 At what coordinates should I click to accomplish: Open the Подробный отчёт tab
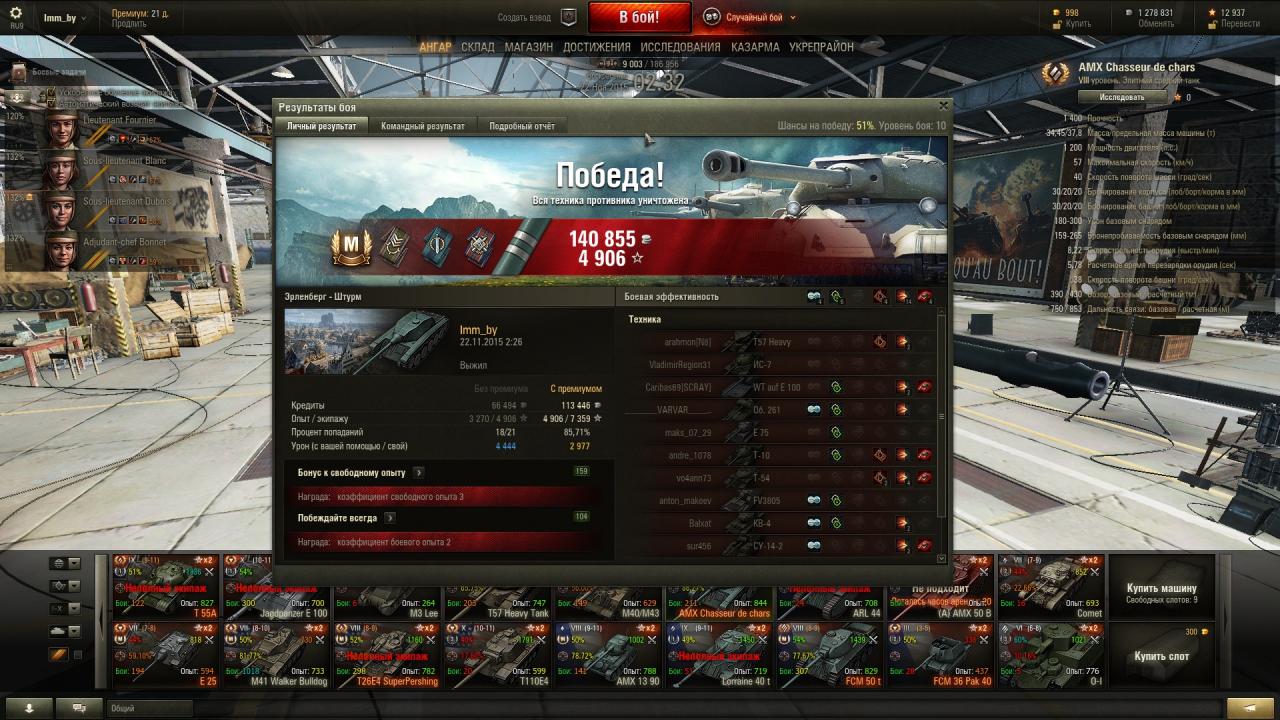(x=521, y=126)
